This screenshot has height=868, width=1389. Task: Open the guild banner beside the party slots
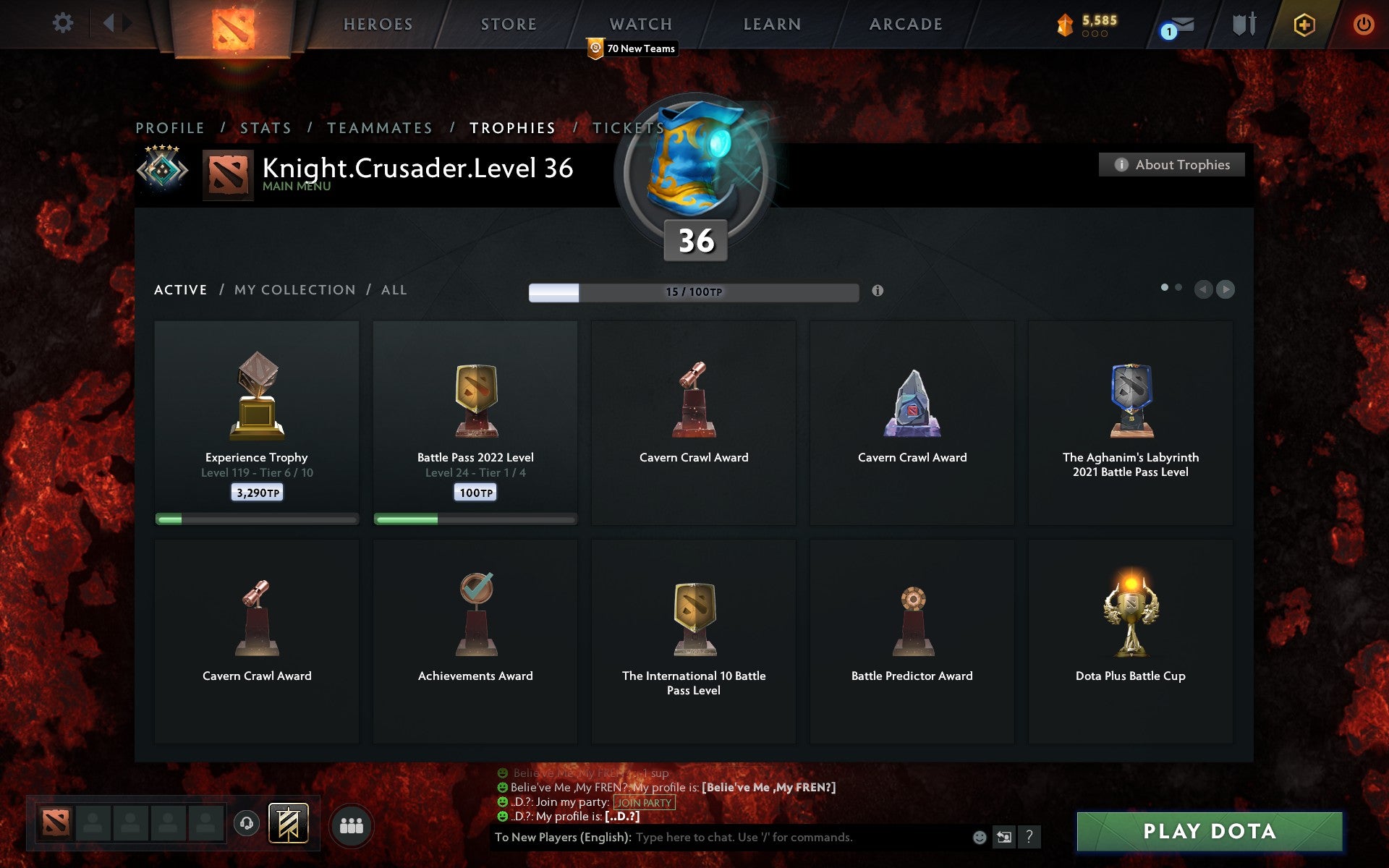click(289, 824)
